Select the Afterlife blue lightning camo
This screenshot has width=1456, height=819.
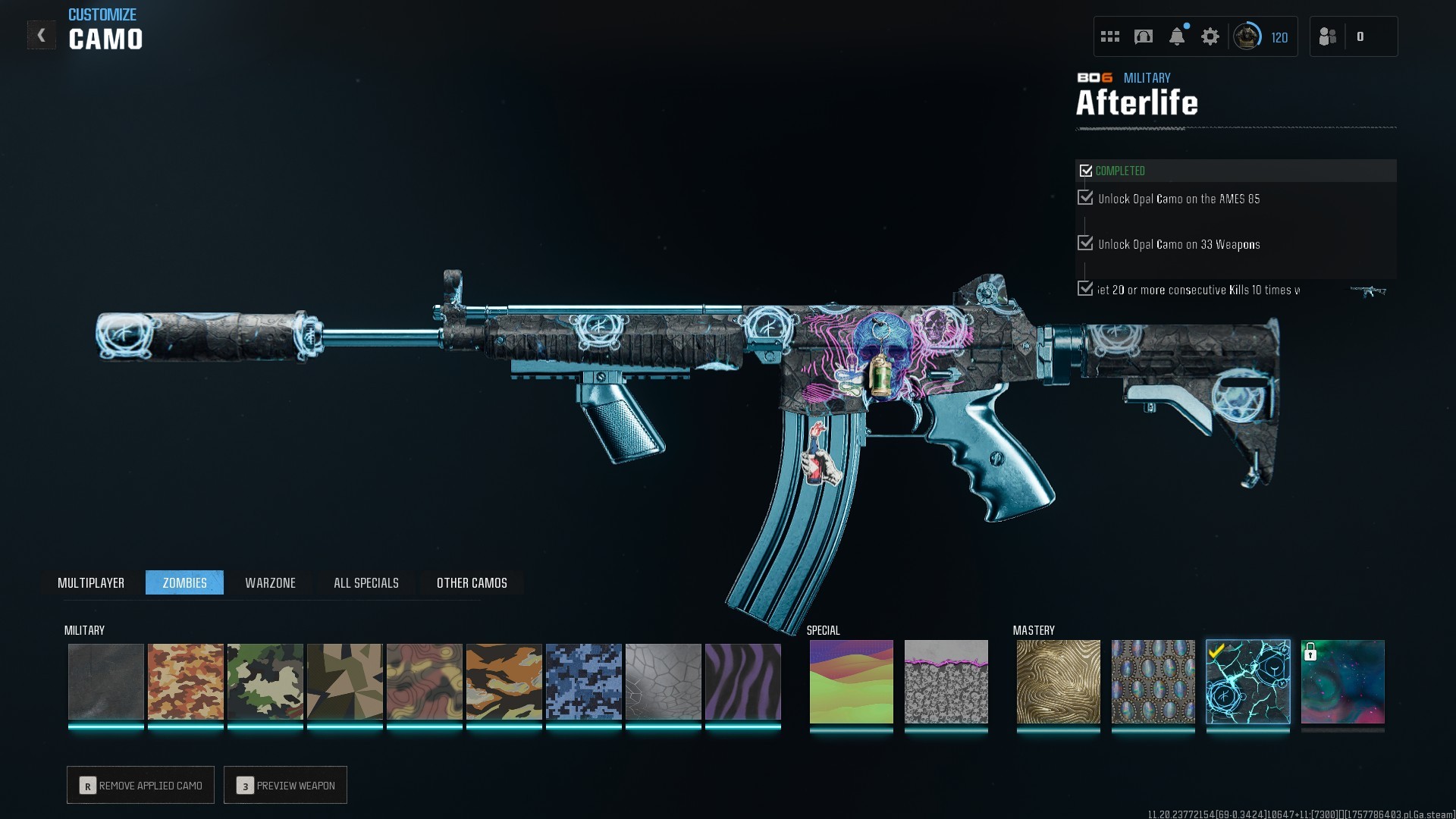tap(1247, 681)
